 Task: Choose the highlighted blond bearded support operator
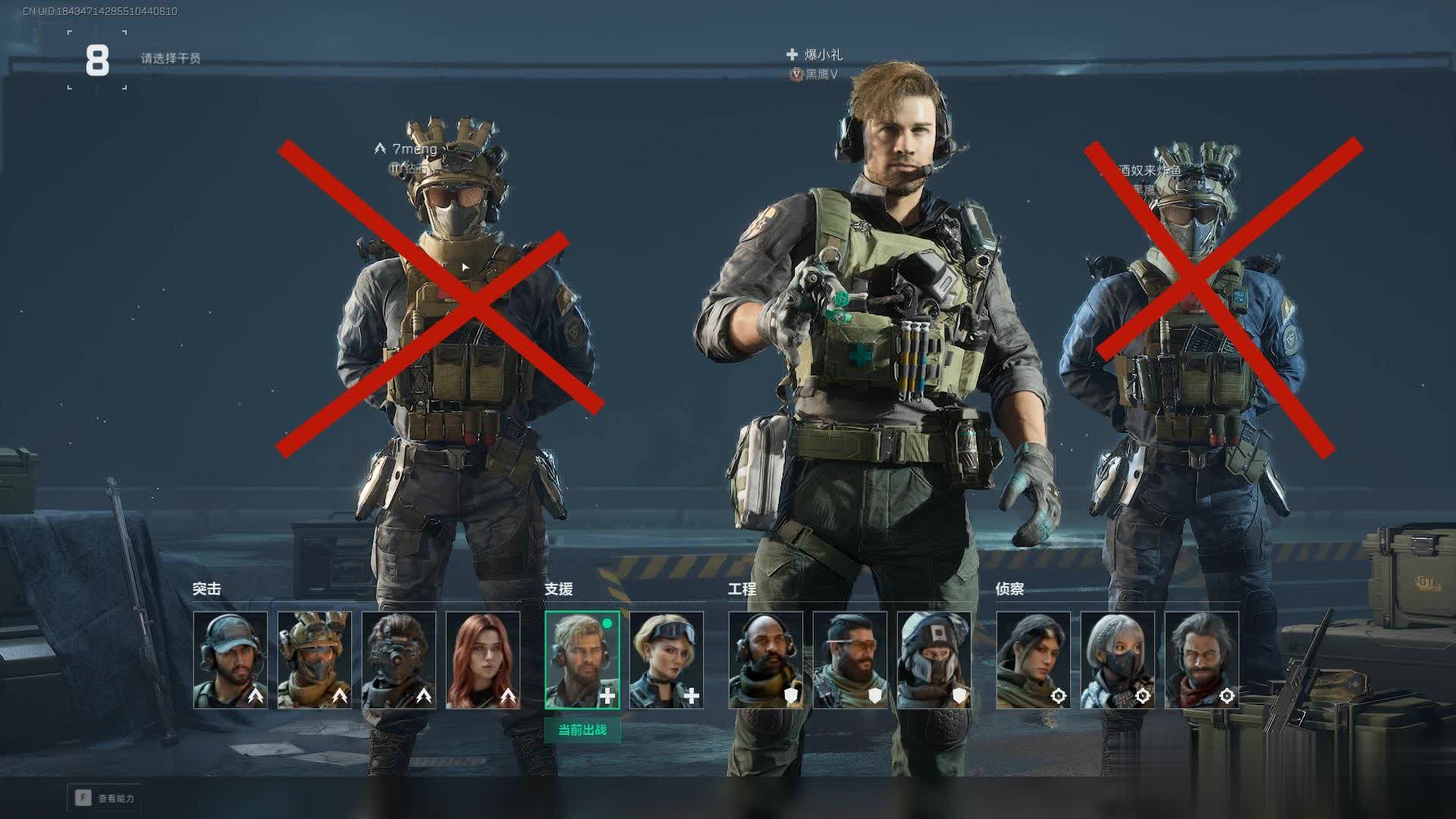coord(582,661)
